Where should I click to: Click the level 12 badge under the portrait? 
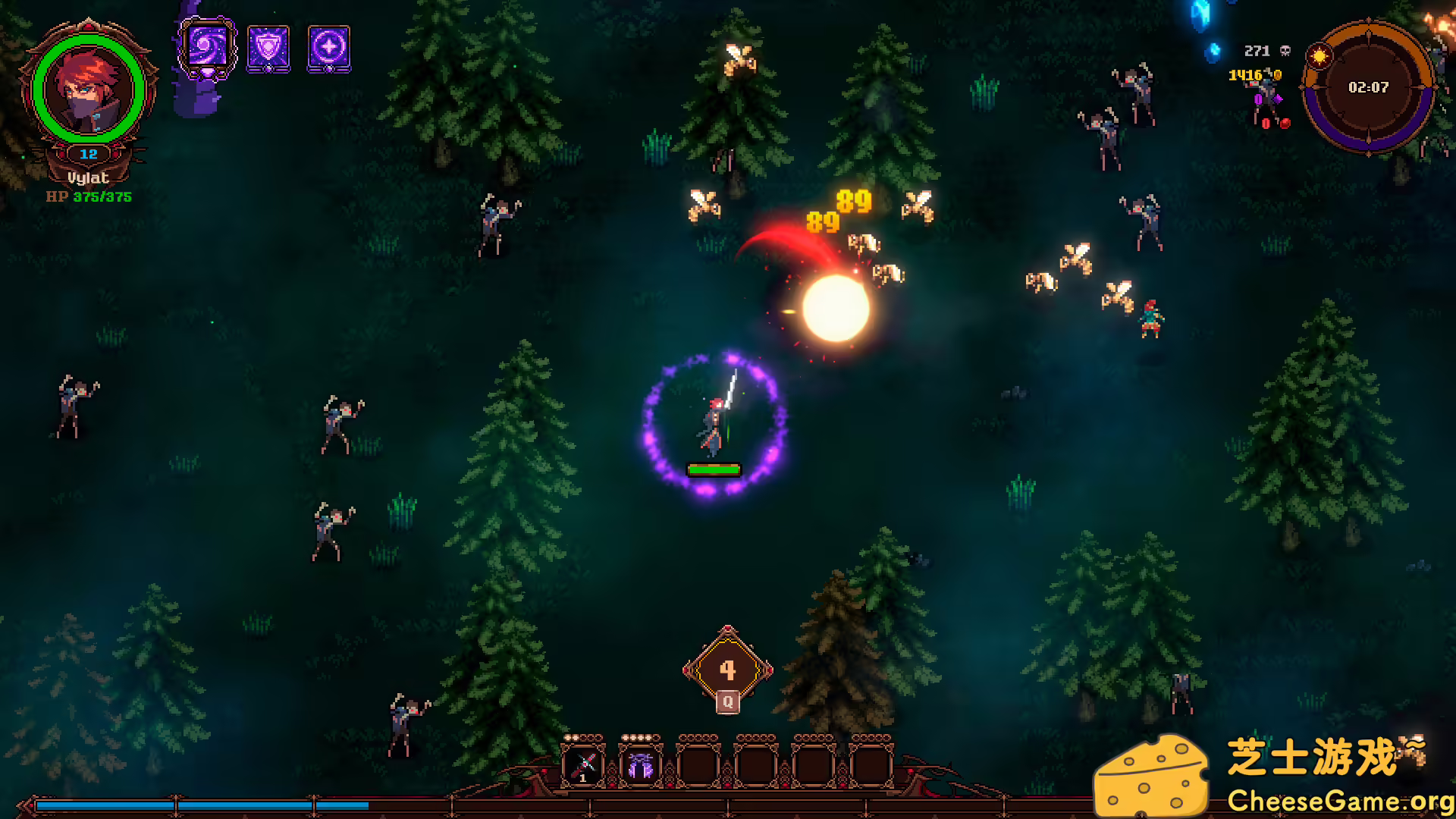[88, 152]
